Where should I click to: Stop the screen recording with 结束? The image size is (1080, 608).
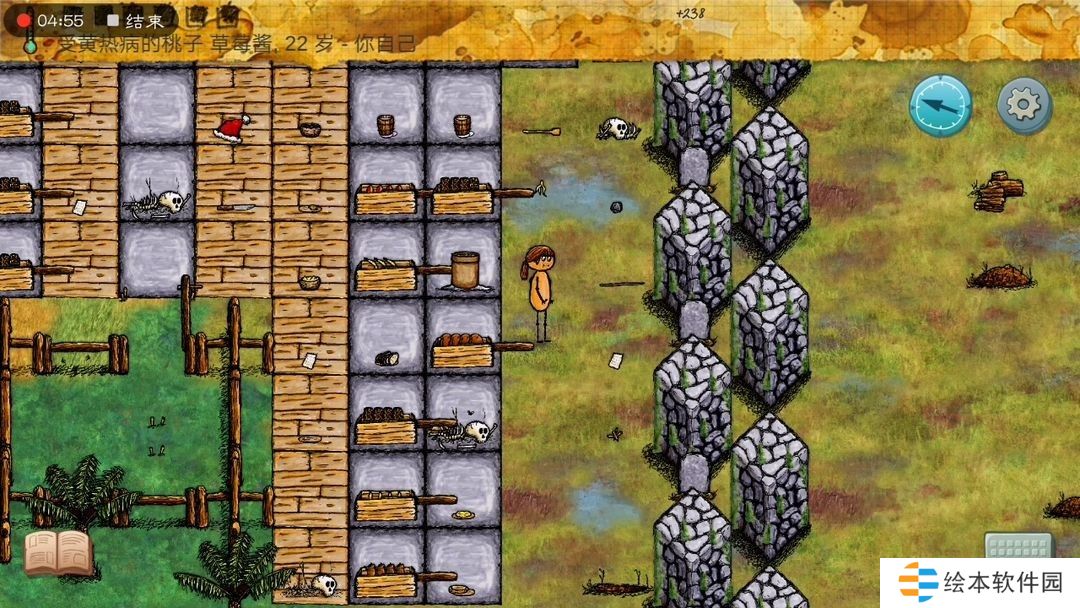[x=136, y=20]
